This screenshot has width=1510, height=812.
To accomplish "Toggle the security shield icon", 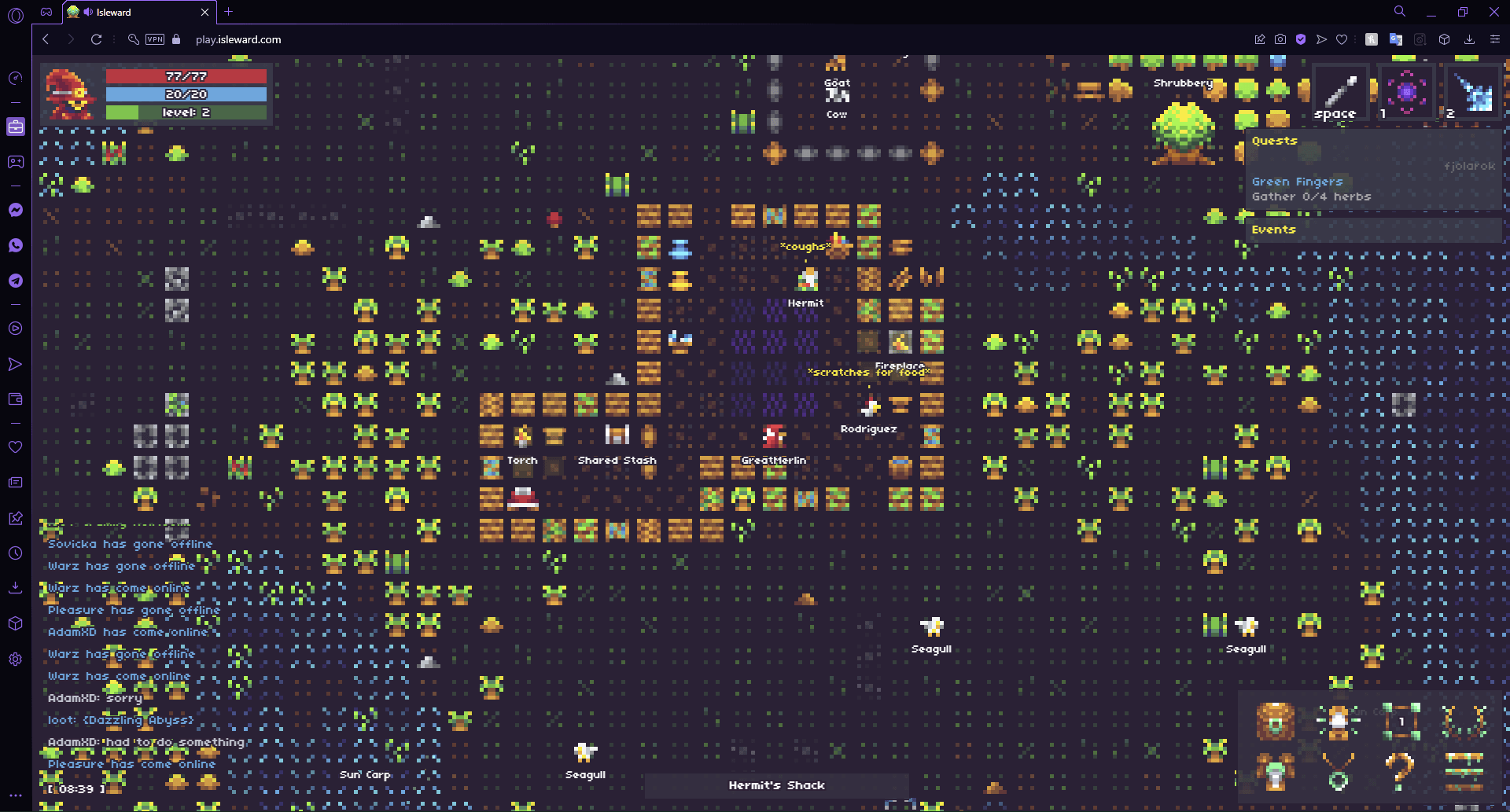I will [1299, 39].
